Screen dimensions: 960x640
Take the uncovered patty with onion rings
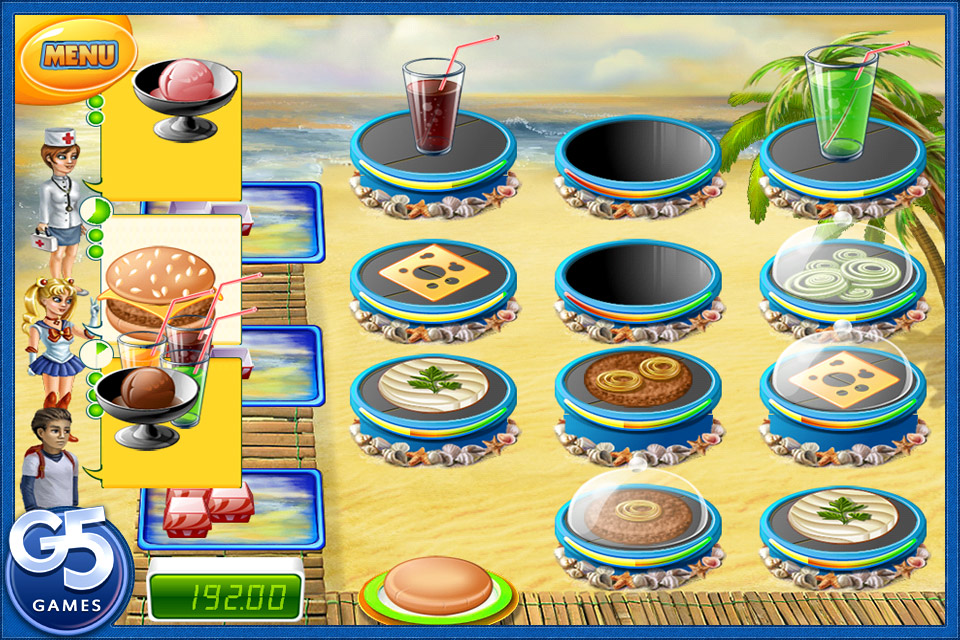click(637, 380)
